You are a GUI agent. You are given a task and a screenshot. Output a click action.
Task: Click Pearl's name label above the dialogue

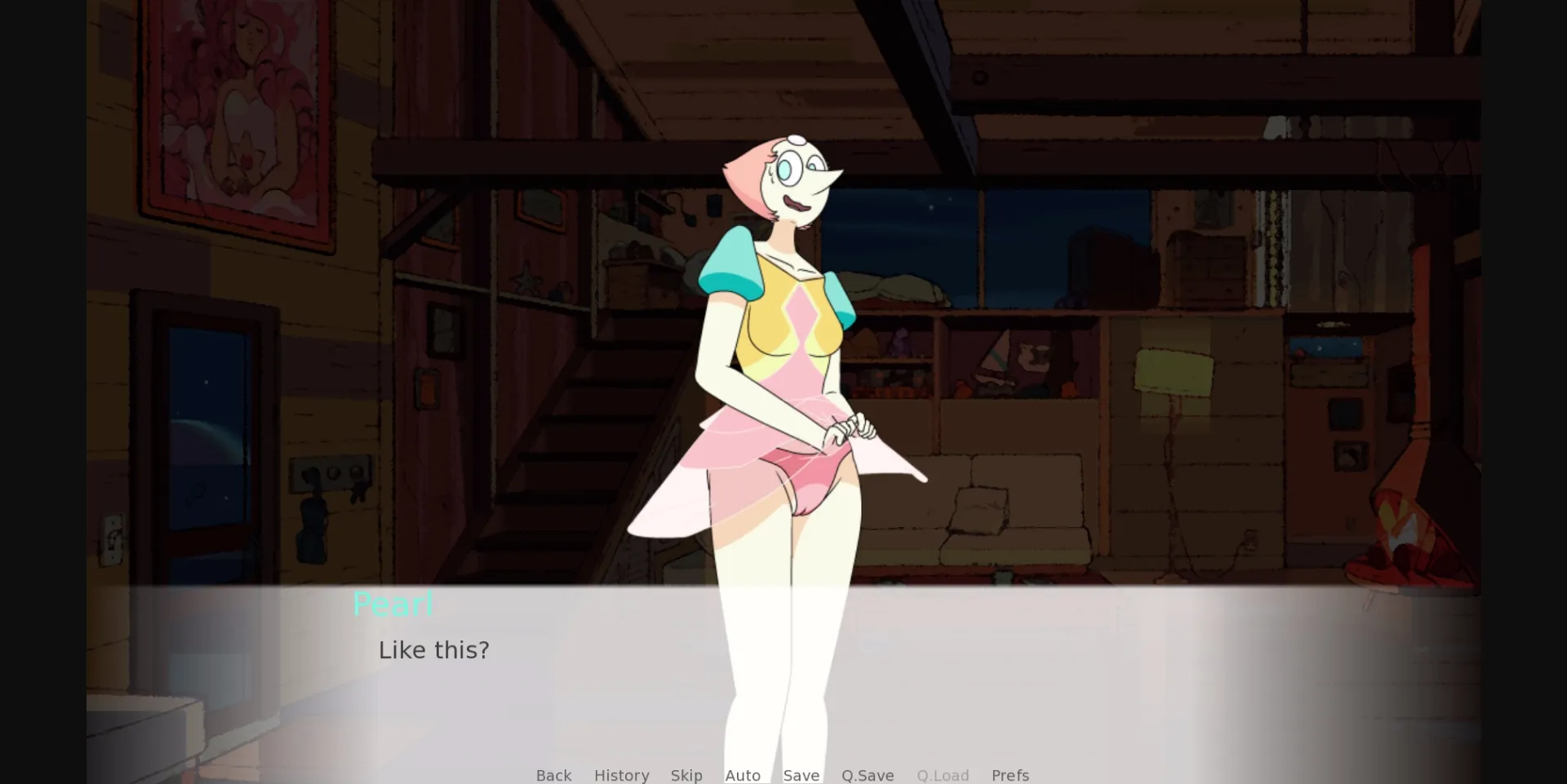393,605
